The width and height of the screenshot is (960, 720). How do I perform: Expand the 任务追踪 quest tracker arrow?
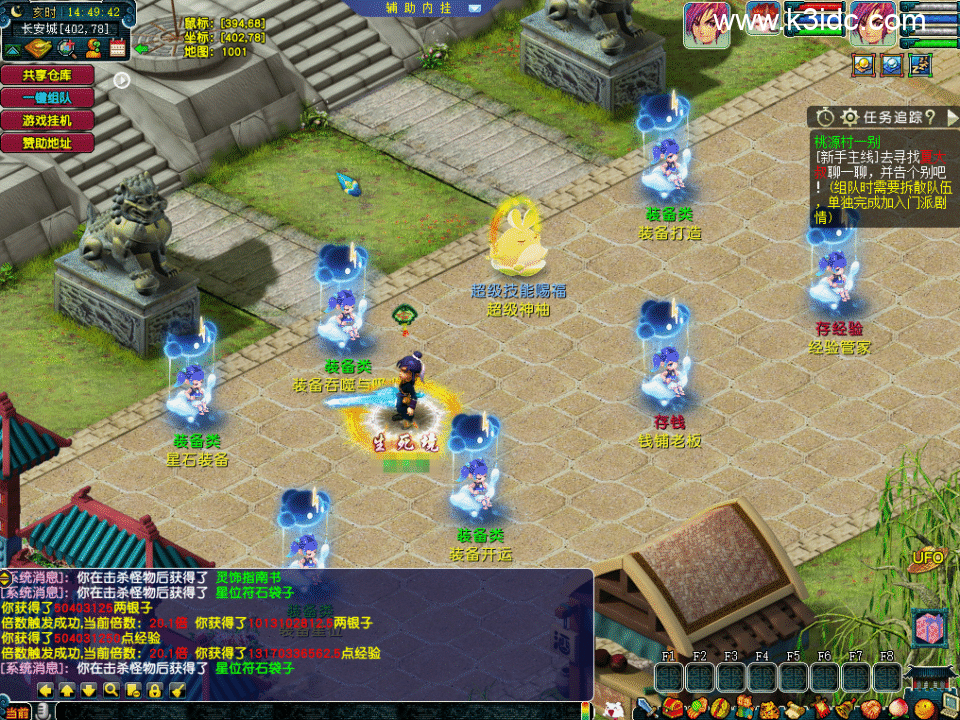[952, 118]
